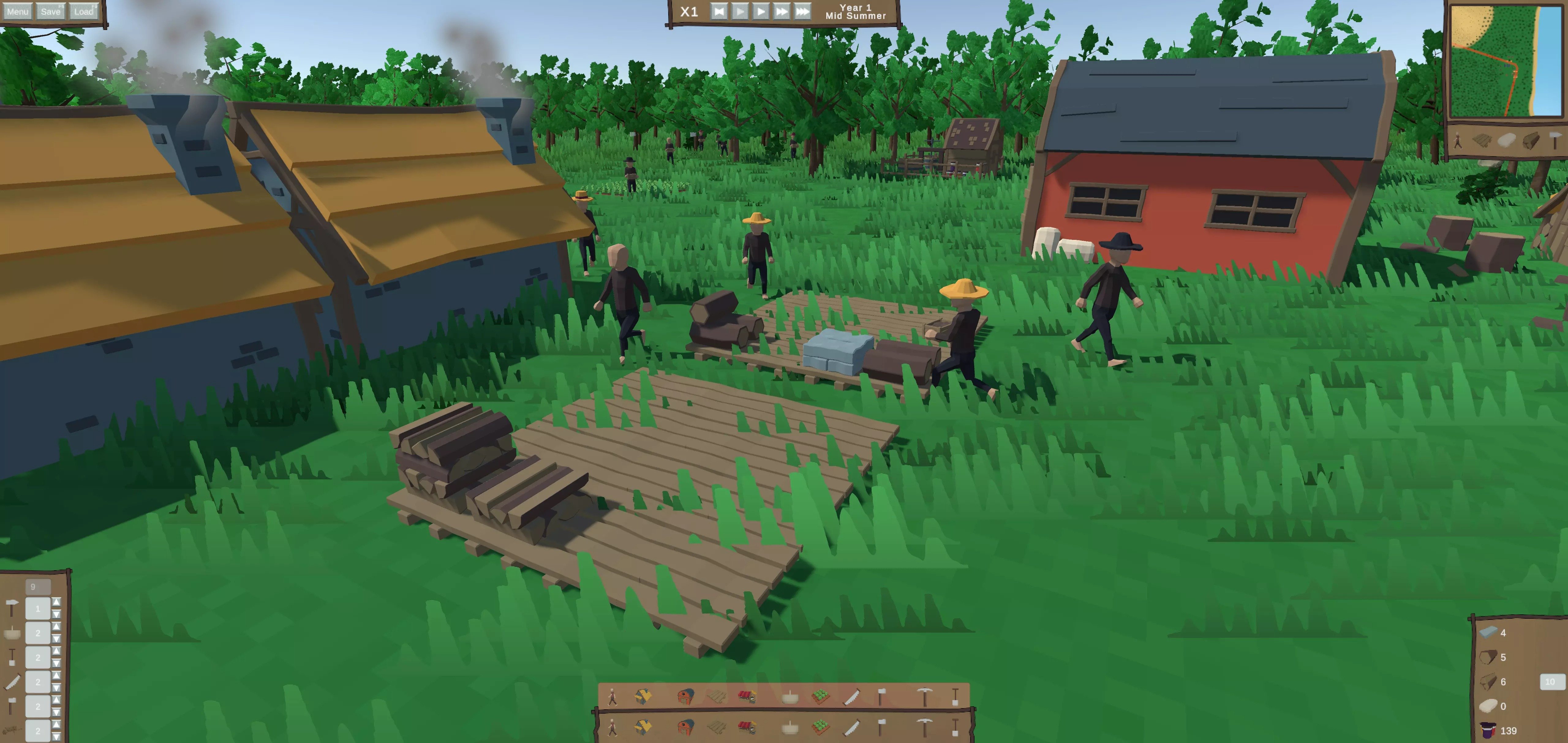Increase the hammer job worker count
The image size is (1568, 743).
tap(57, 602)
